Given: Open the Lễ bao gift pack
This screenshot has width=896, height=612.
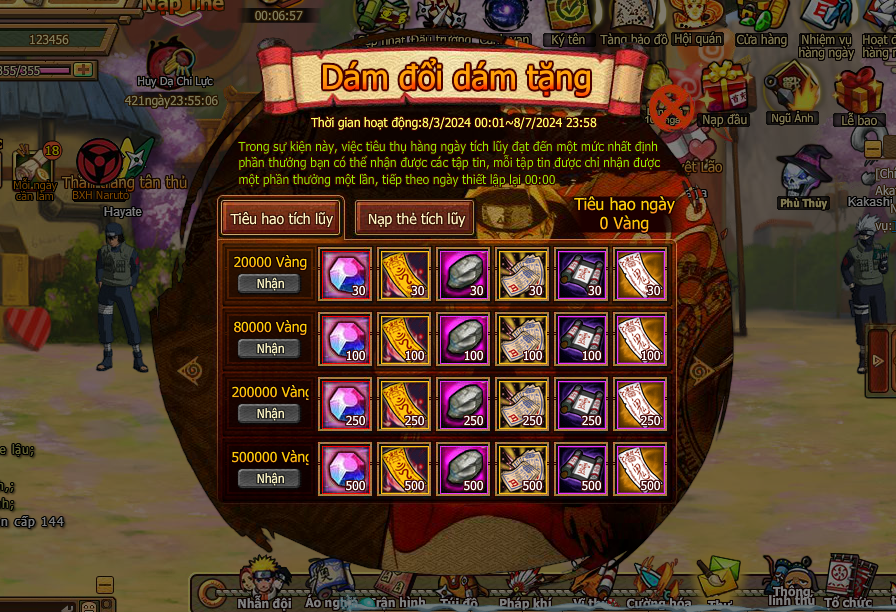Looking at the screenshot, I should point(858,94).
